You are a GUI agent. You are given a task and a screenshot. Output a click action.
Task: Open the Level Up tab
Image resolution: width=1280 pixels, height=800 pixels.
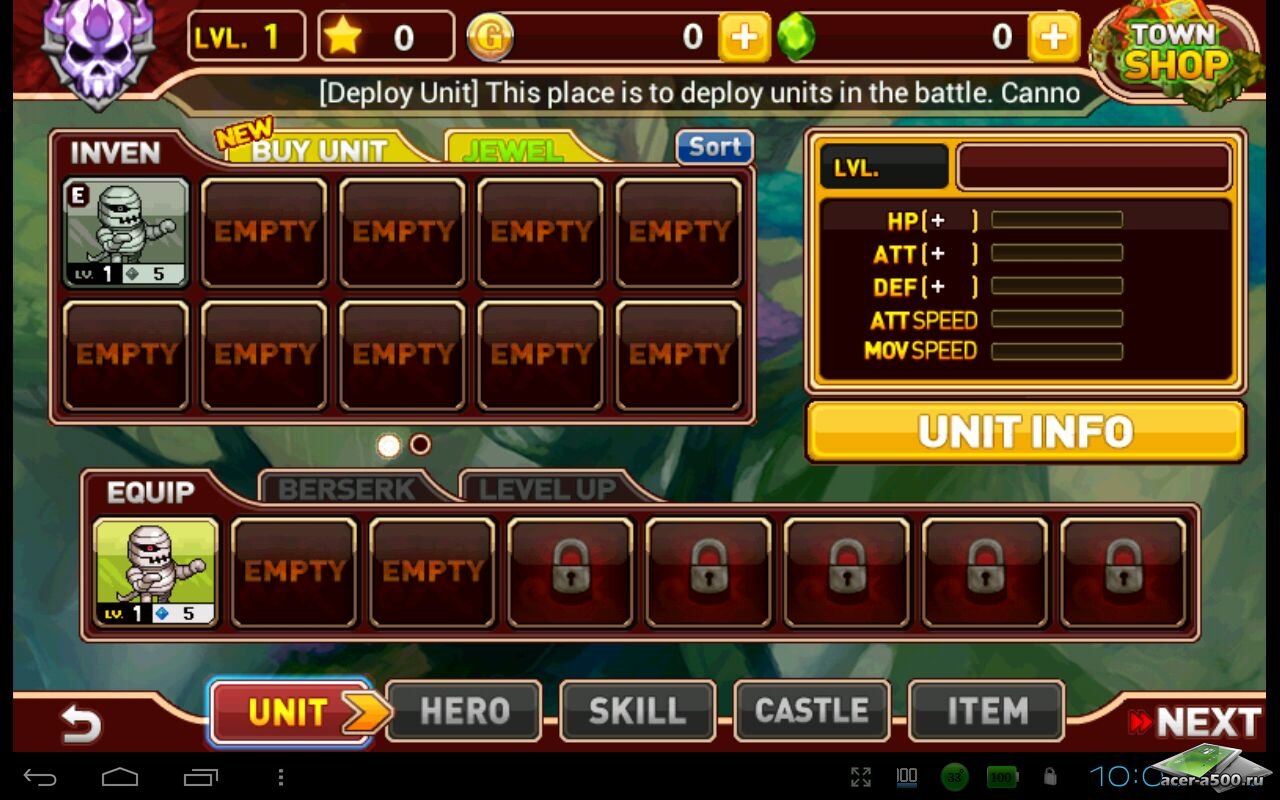point(546,489)
